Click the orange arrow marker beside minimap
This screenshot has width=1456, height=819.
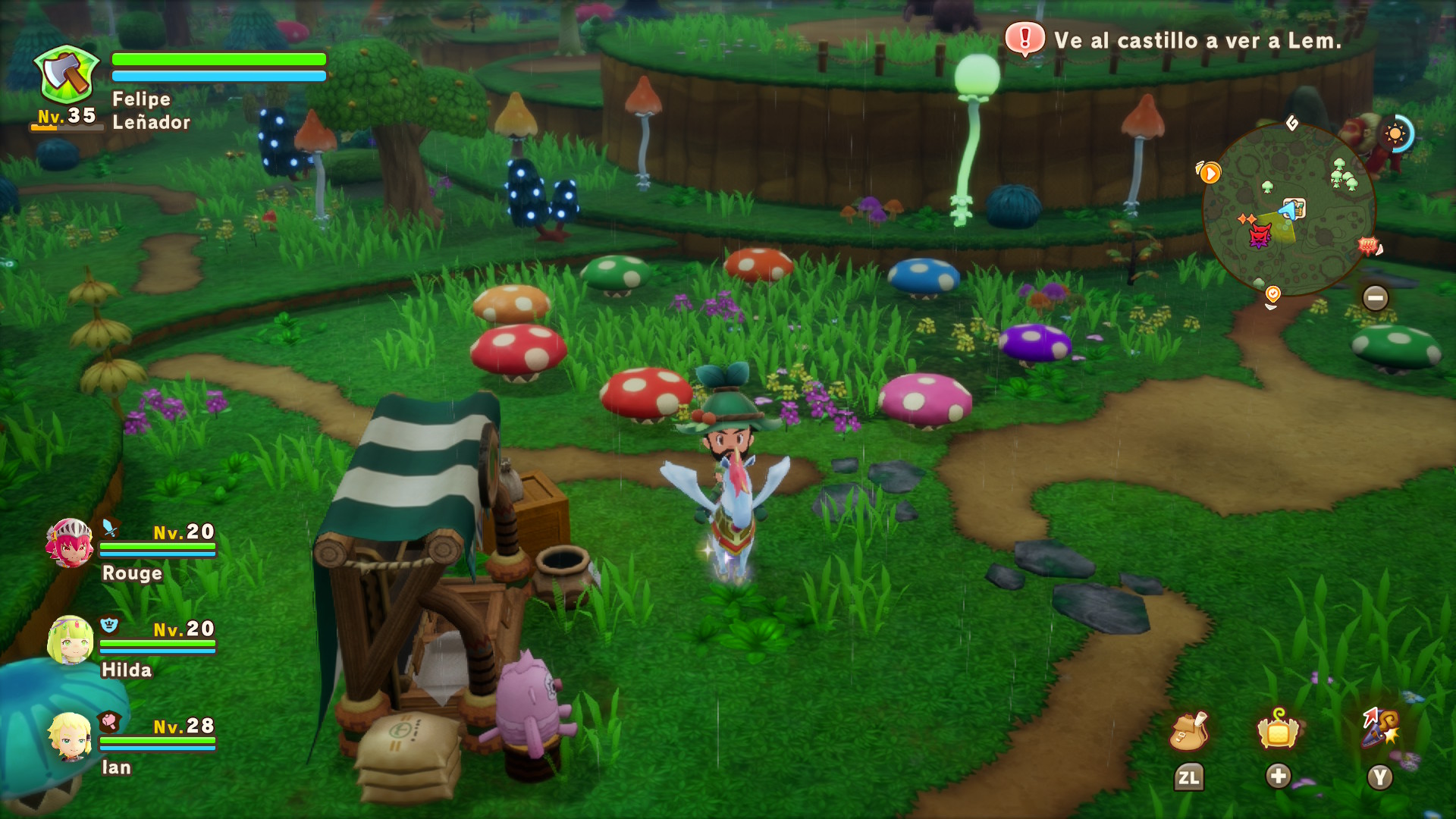1210,174
